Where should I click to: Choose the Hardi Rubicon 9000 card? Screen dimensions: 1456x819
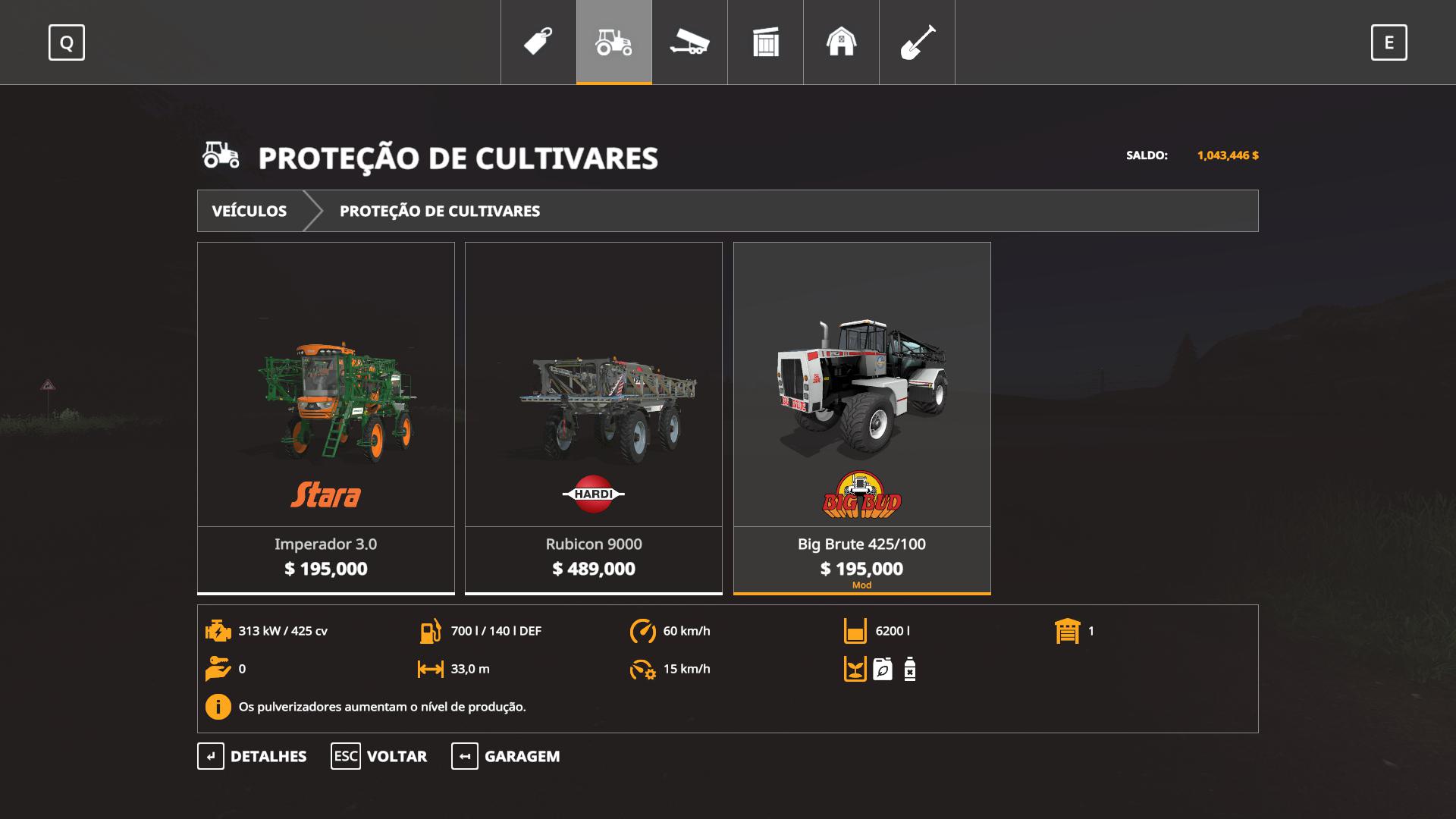(x=594, y=417)
